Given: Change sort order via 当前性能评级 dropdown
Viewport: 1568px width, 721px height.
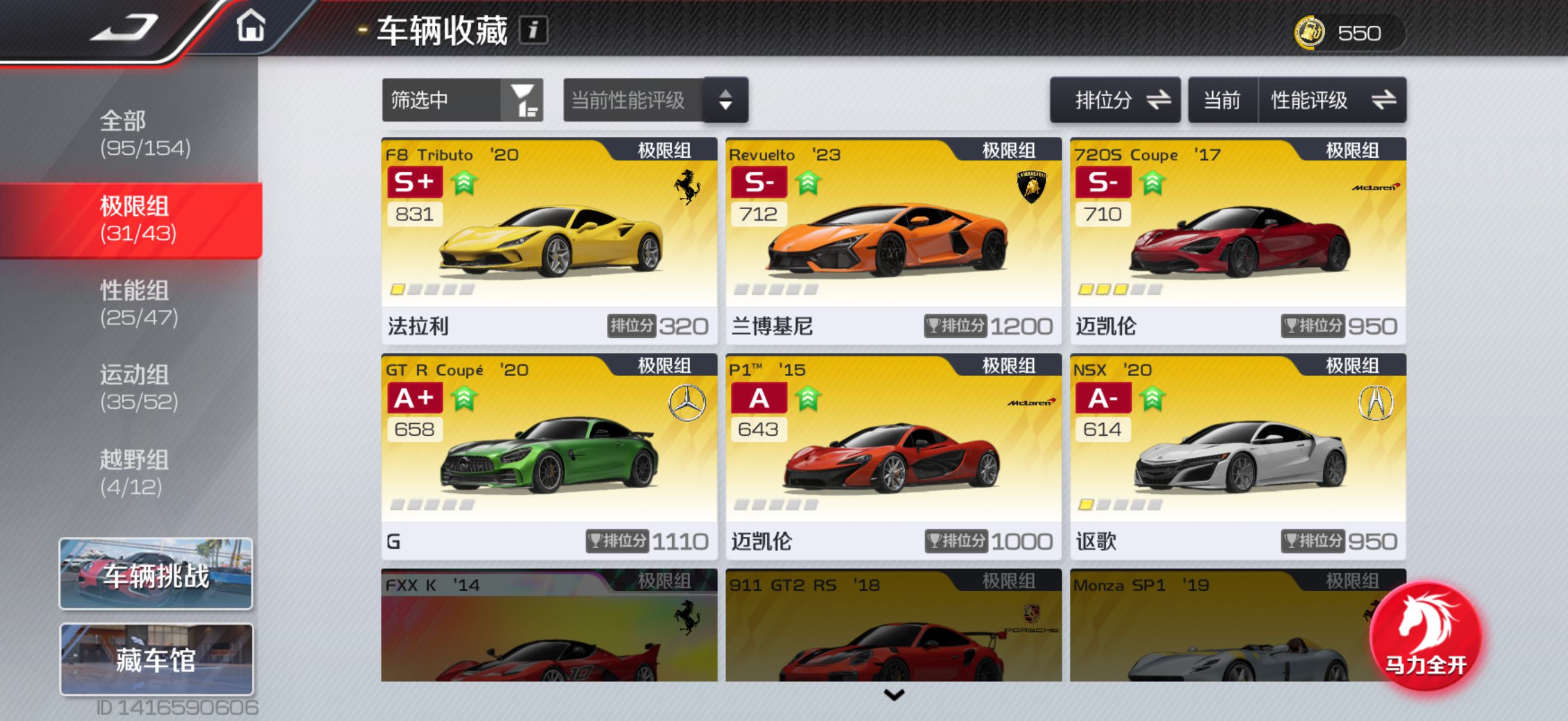Looking at the screenshot, I should [655, 100].
